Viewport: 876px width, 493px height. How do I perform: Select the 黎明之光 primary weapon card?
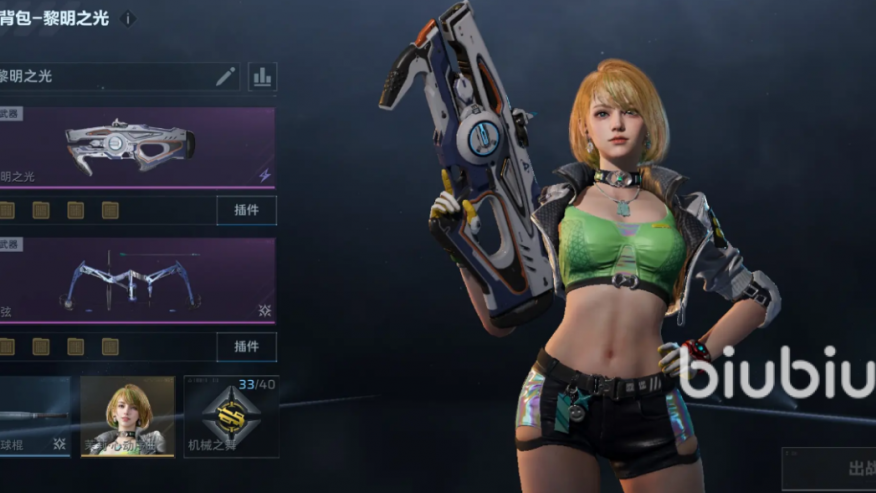click(x=137, y=146)
